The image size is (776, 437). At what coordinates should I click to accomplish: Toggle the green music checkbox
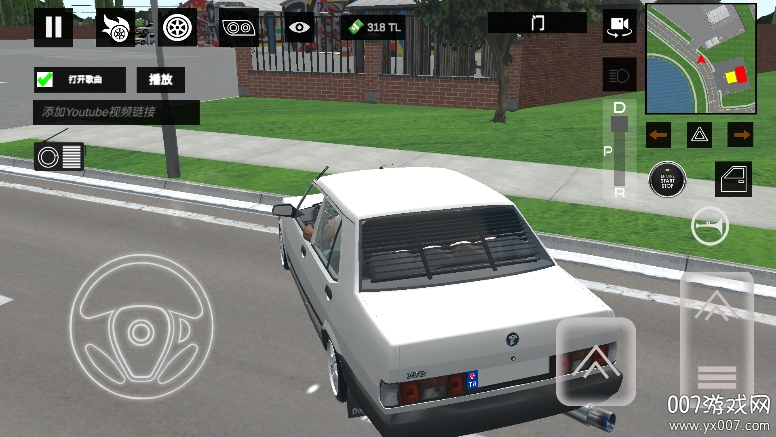point(45,80)
